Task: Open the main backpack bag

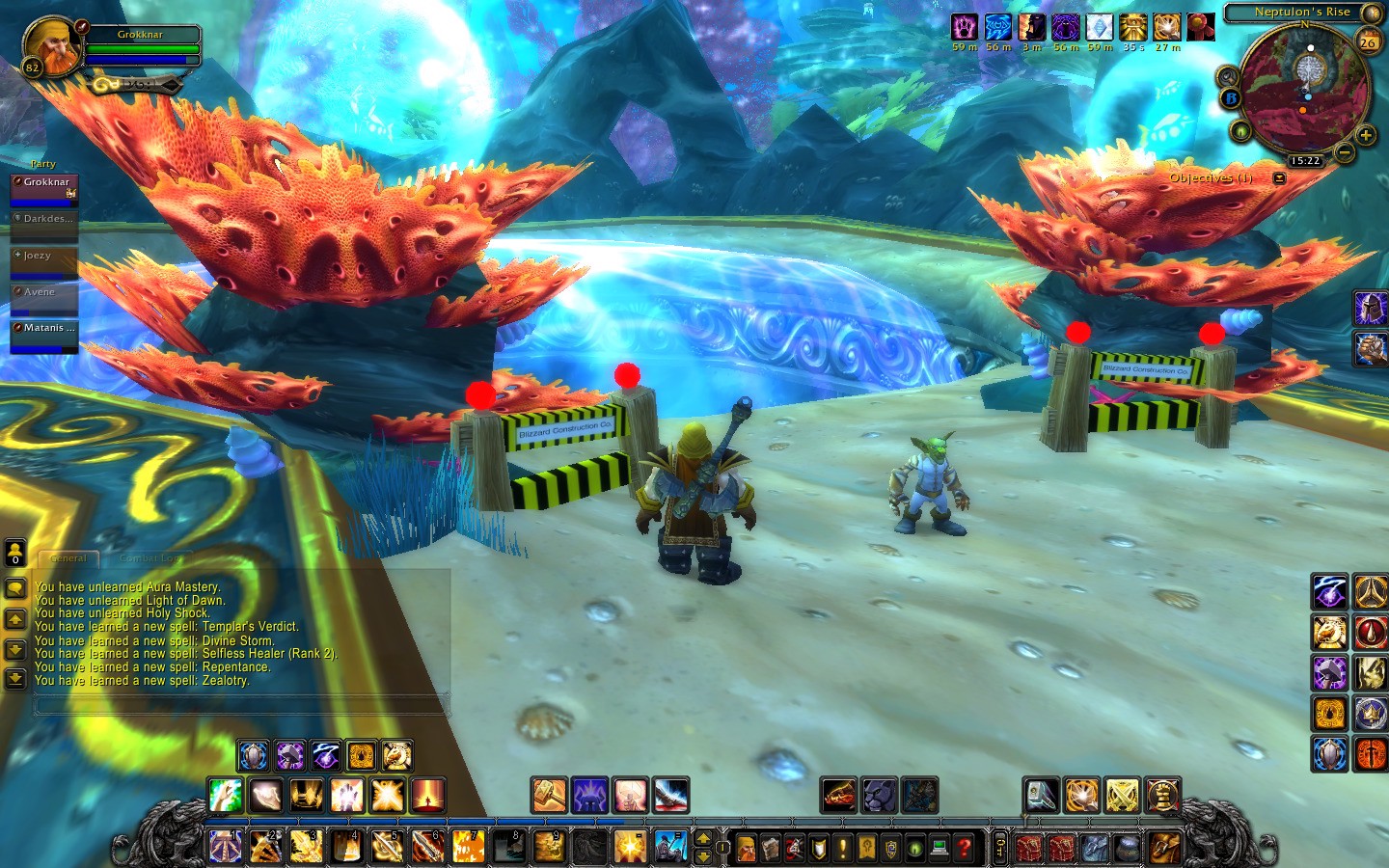Action: [1165, 848]
